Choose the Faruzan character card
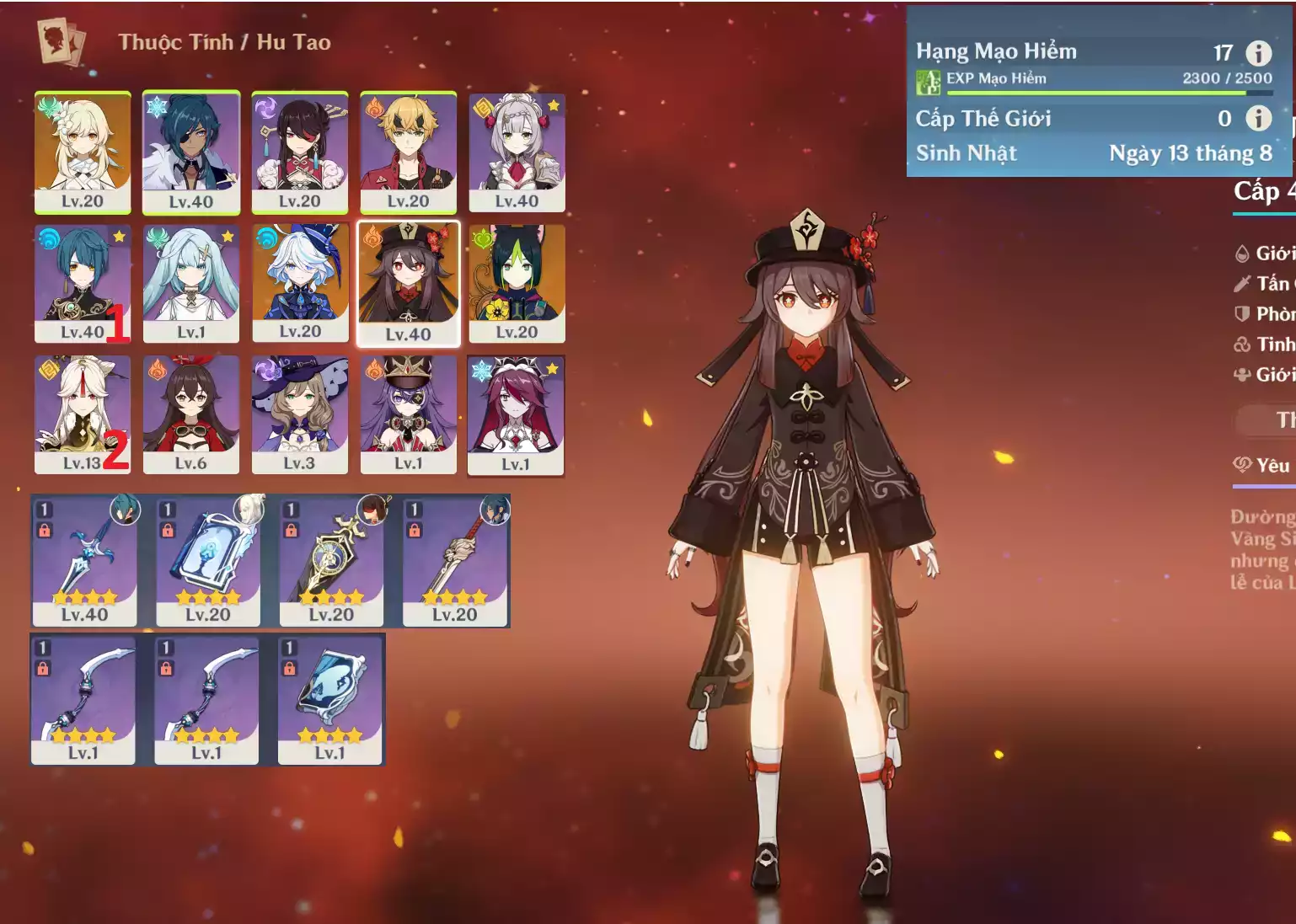This screenshot has height=924, width=1296. 191,283
